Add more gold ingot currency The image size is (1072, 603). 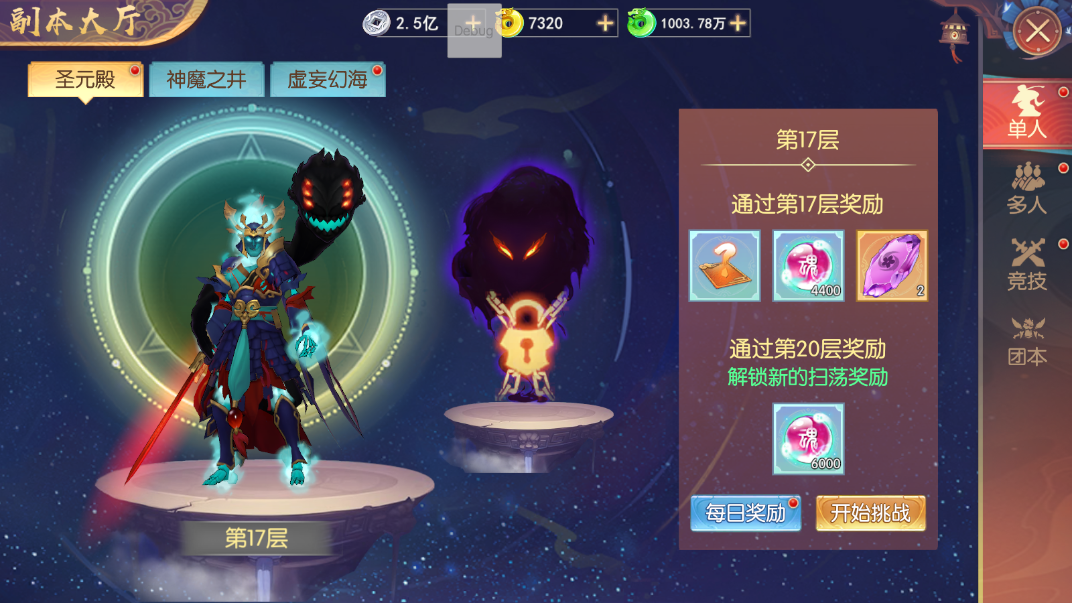point(606,23)
